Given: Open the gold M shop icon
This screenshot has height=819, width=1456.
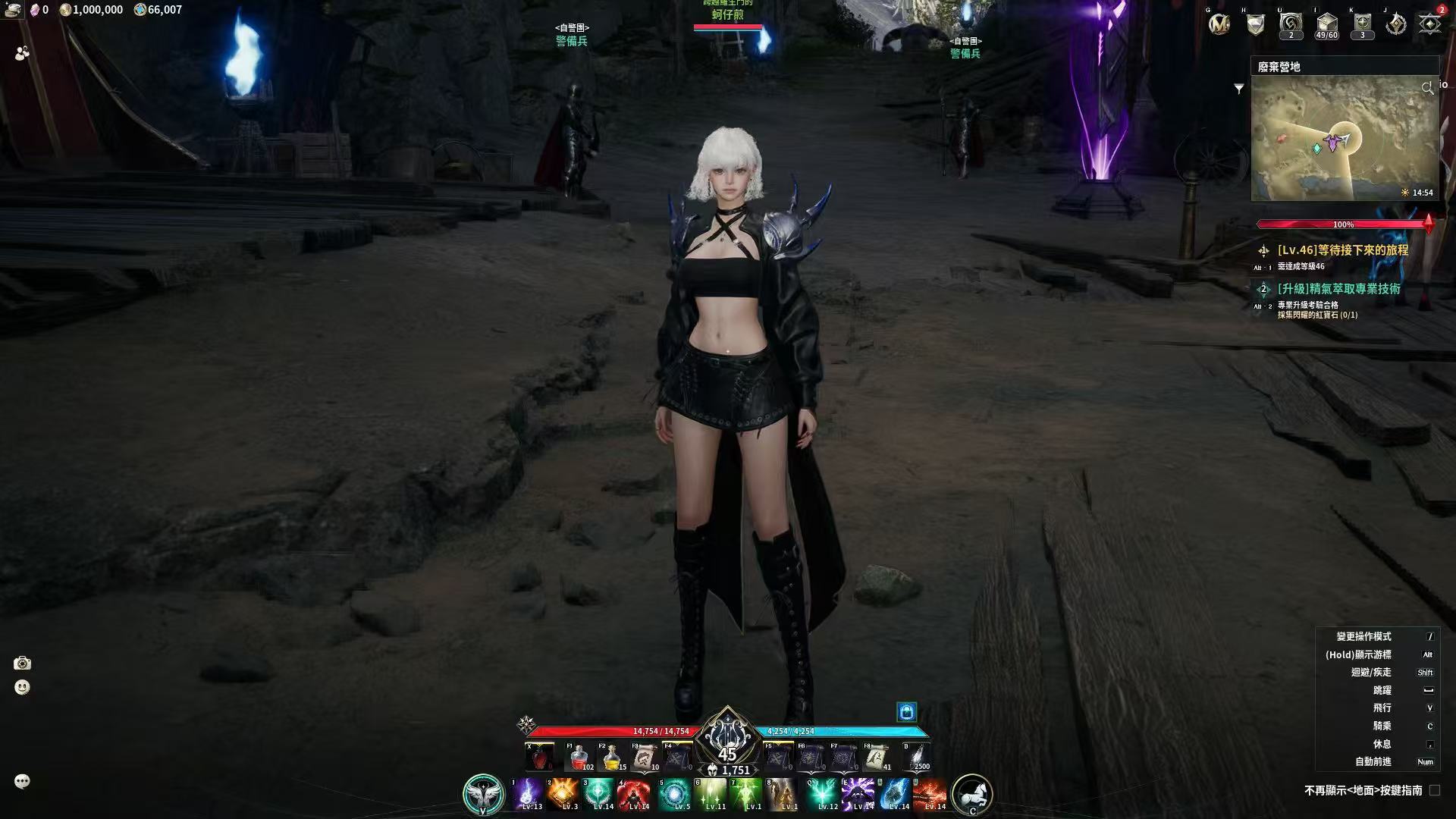Looking at the screenshot, I should pos(1219,24).
